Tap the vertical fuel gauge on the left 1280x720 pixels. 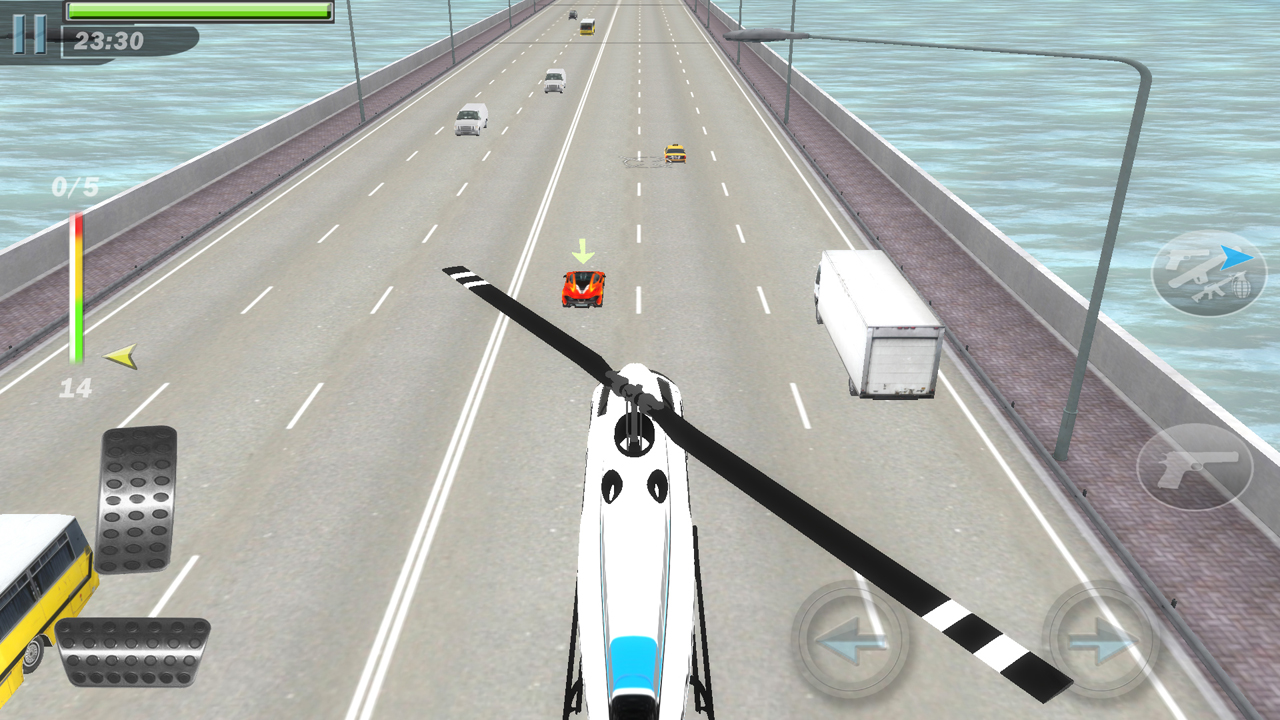(x=74, y=290)
